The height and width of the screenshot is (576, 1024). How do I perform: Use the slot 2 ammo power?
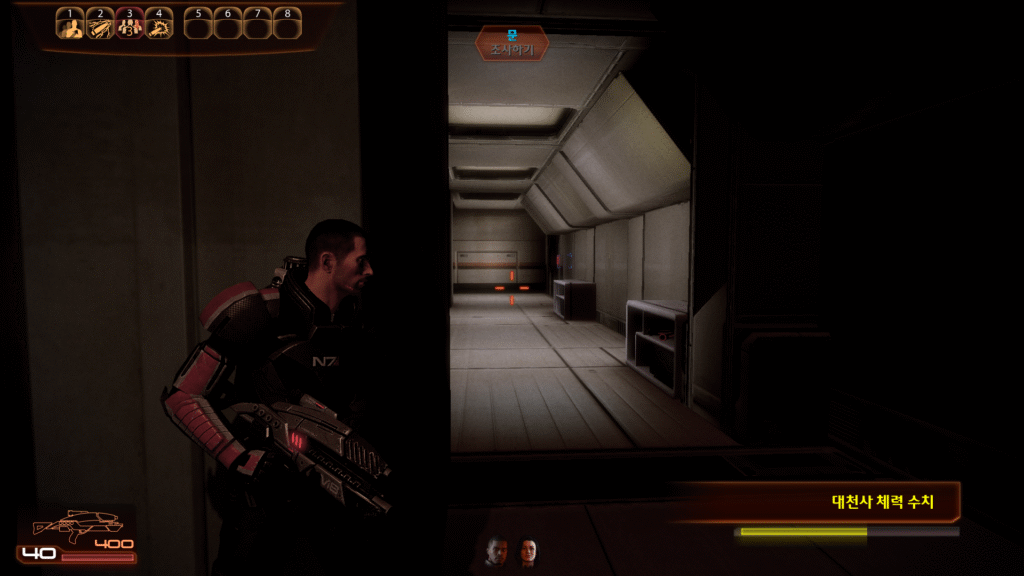click(100, 25)
